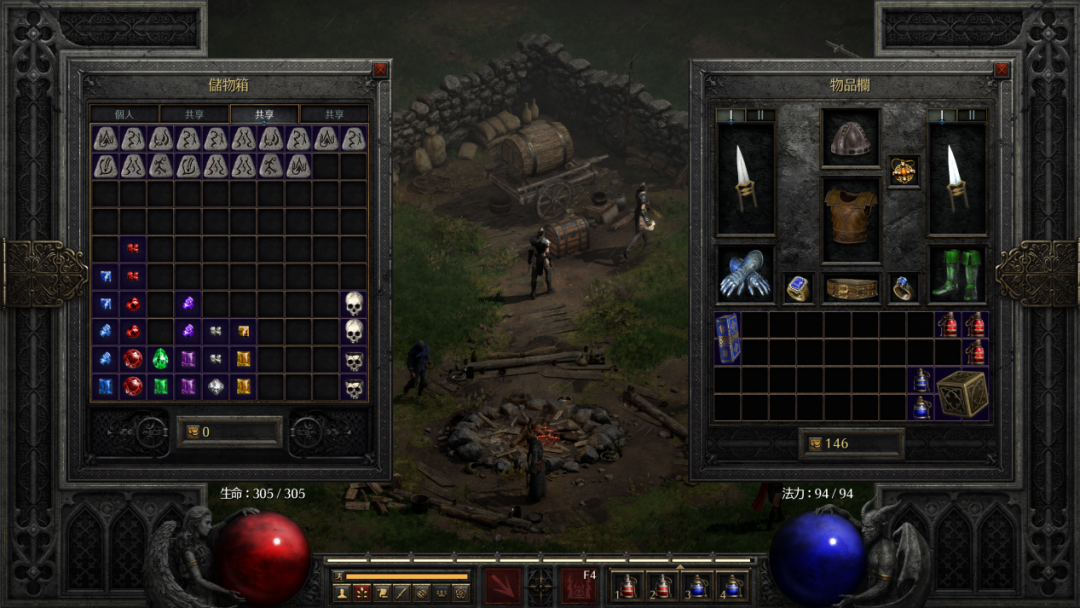
Task: Use the mana potion in belt slot 4
Action: pos(733,587)
